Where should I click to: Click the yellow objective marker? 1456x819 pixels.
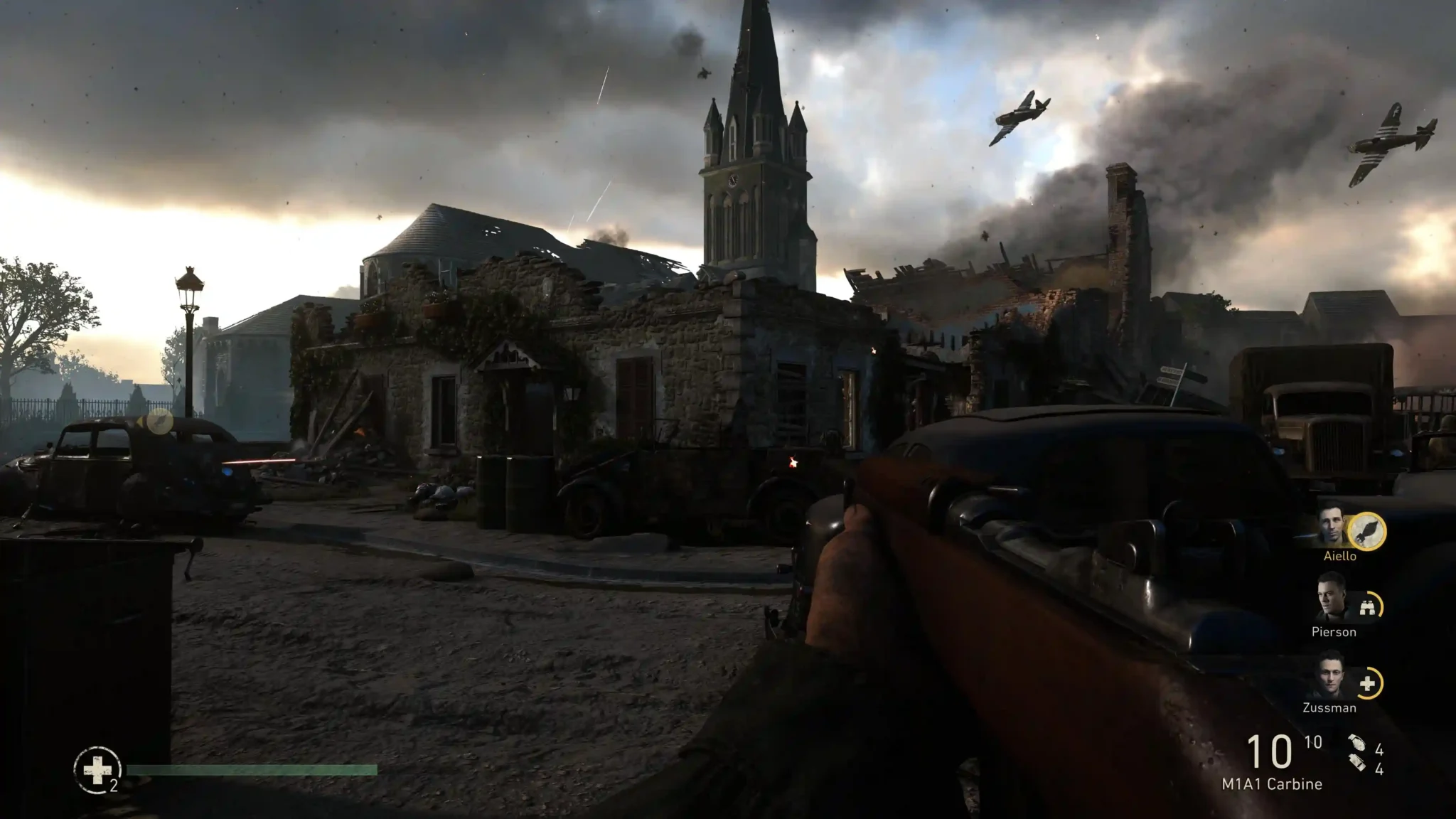(x=160, y=422)
